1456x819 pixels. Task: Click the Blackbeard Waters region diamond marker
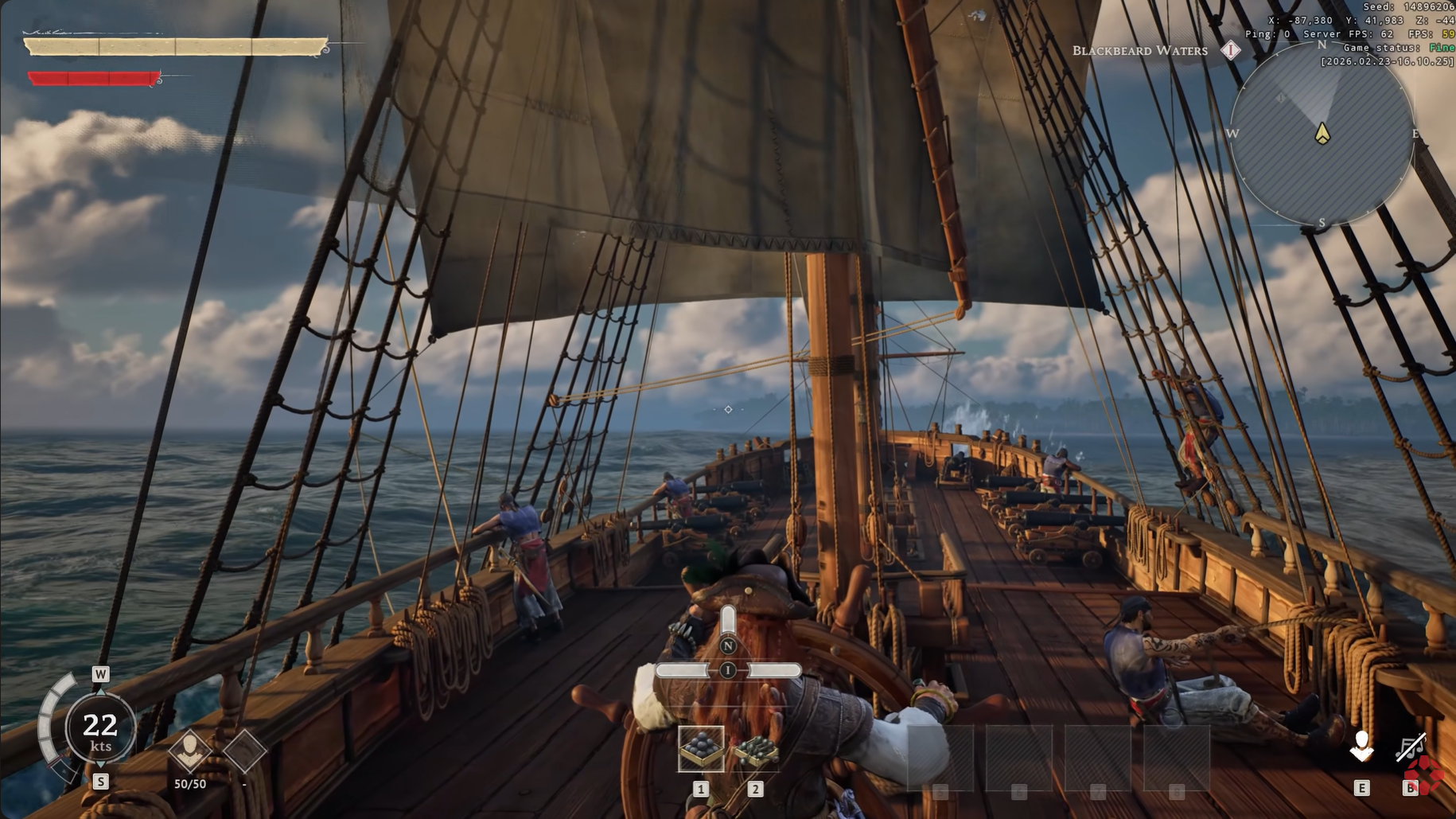[x=1231, y=50]
